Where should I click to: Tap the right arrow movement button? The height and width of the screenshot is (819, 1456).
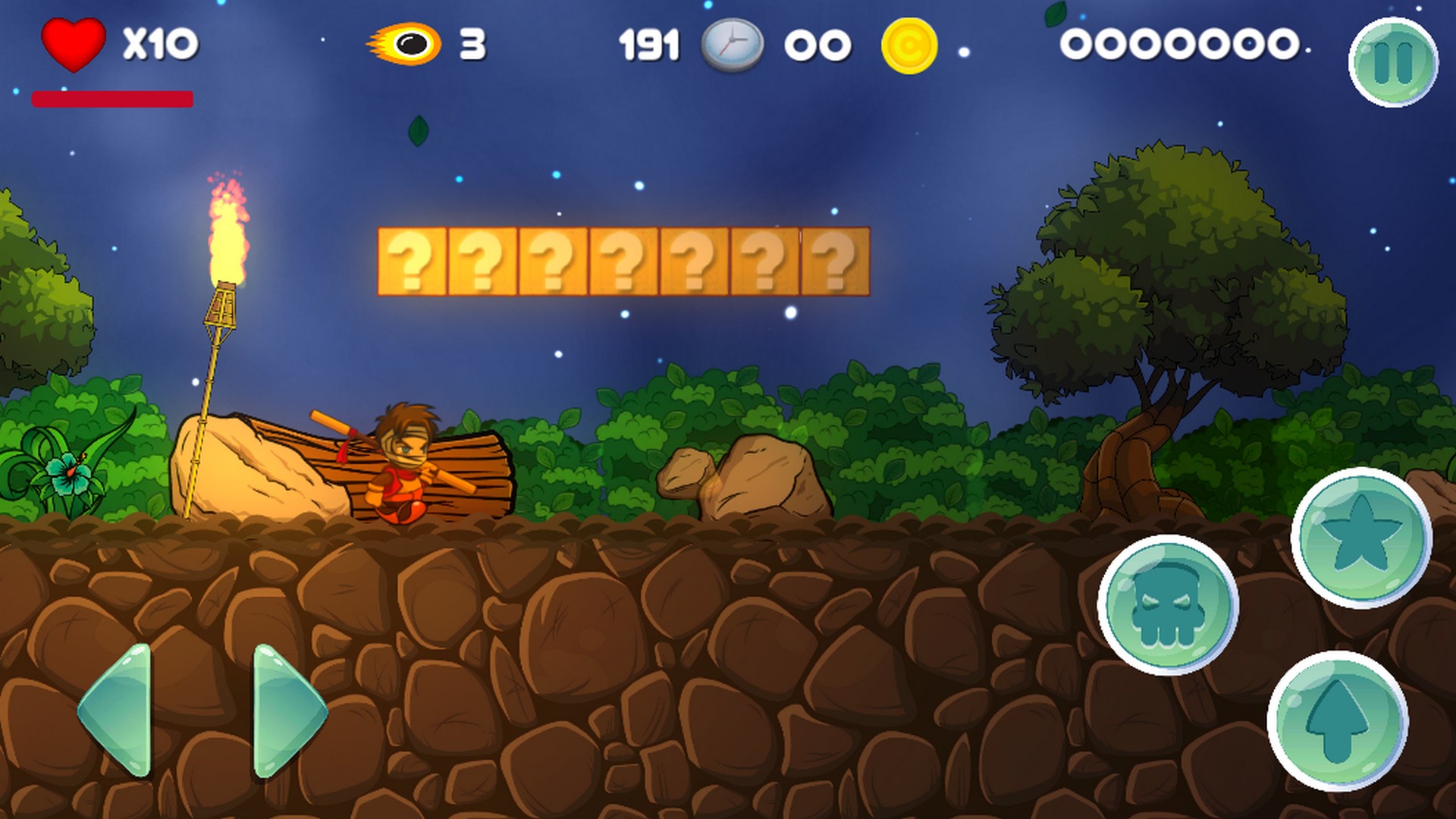point(287,711)
